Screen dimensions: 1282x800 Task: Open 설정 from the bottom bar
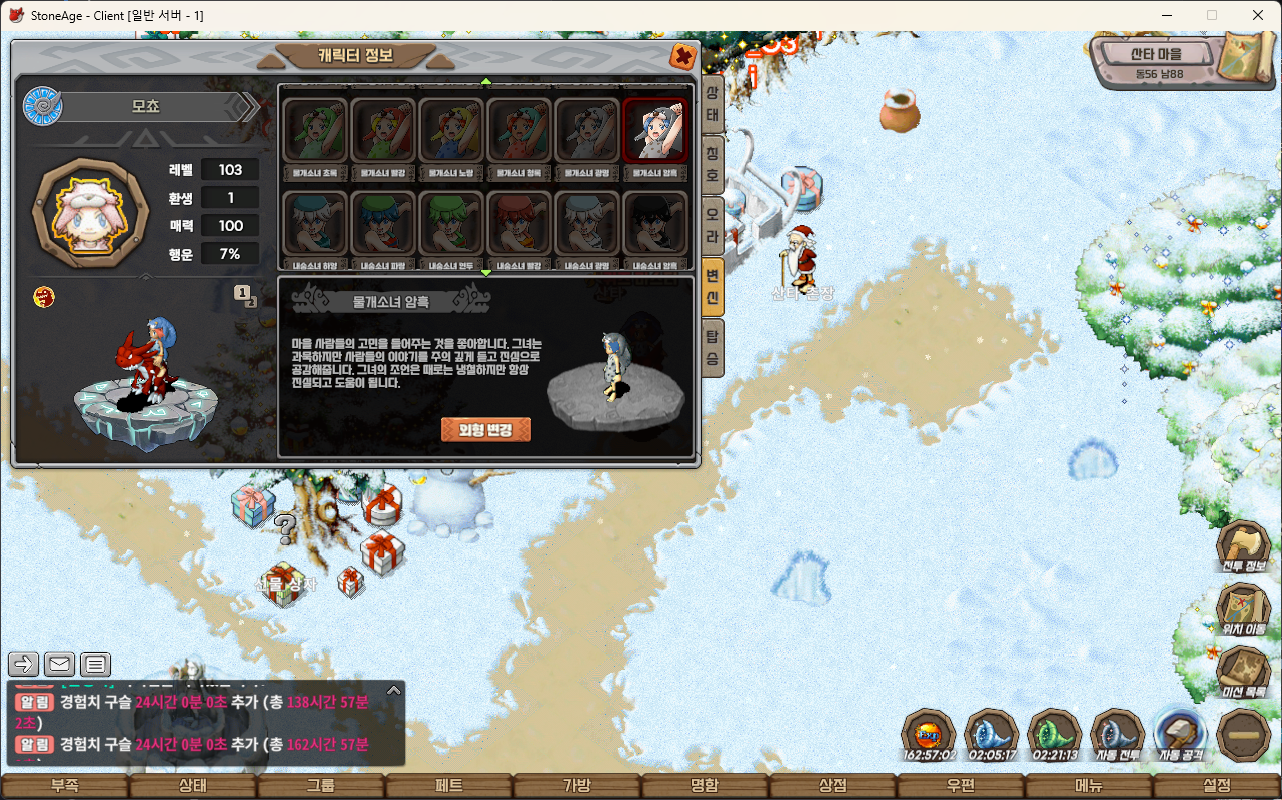click(1217, 786)
